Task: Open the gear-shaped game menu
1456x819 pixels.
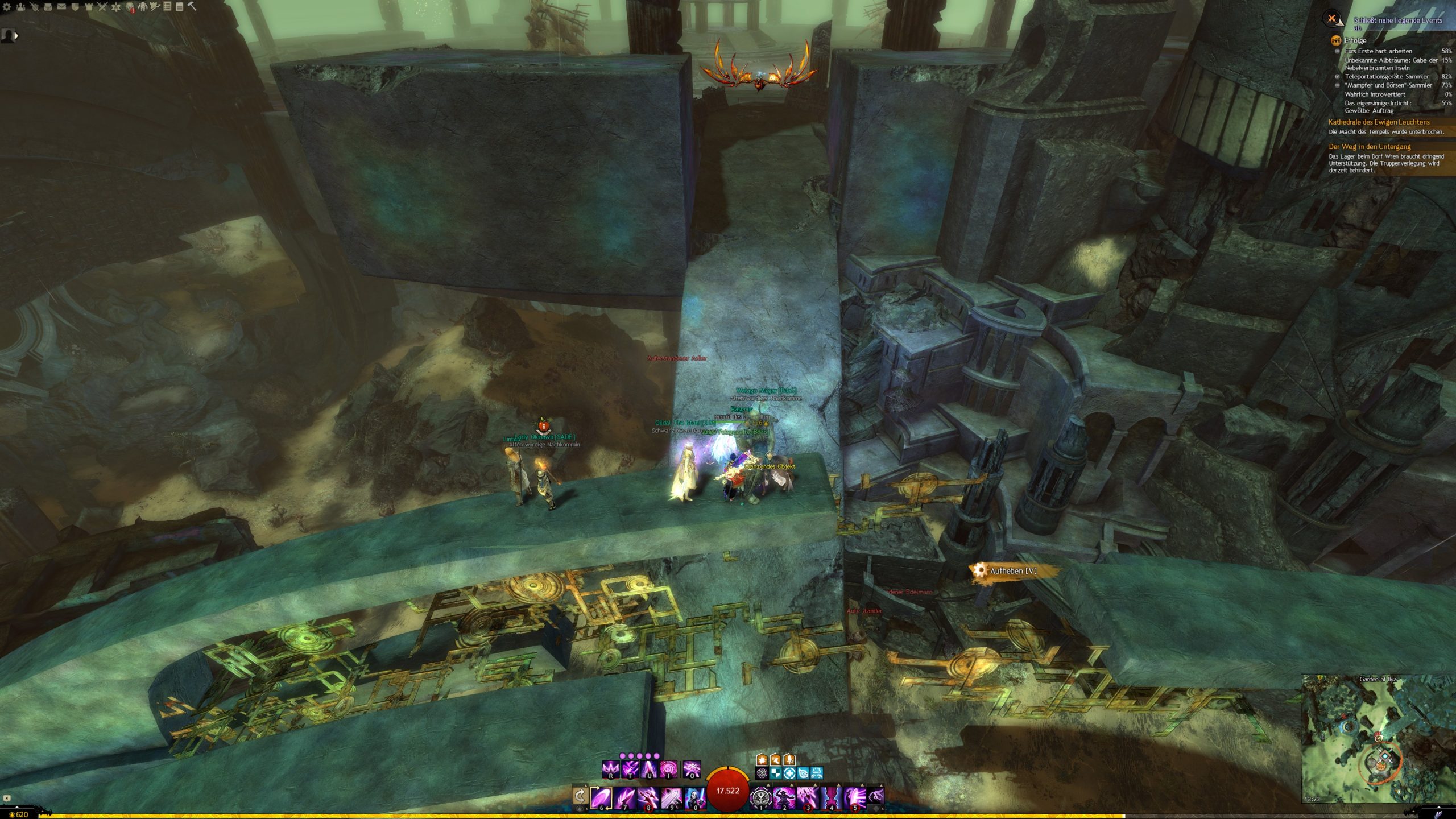Action: [x=7, y=7]
